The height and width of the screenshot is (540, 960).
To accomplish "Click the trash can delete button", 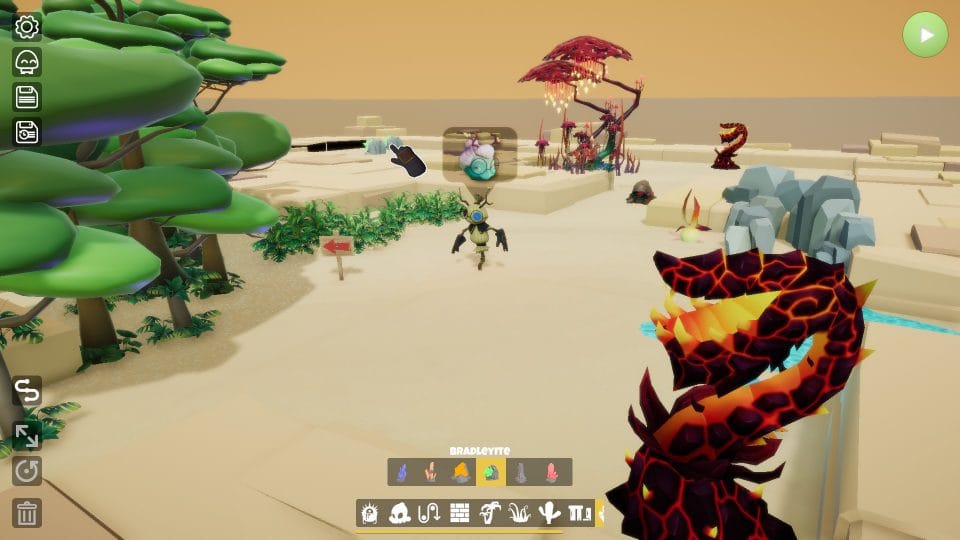I will [27, 513].
